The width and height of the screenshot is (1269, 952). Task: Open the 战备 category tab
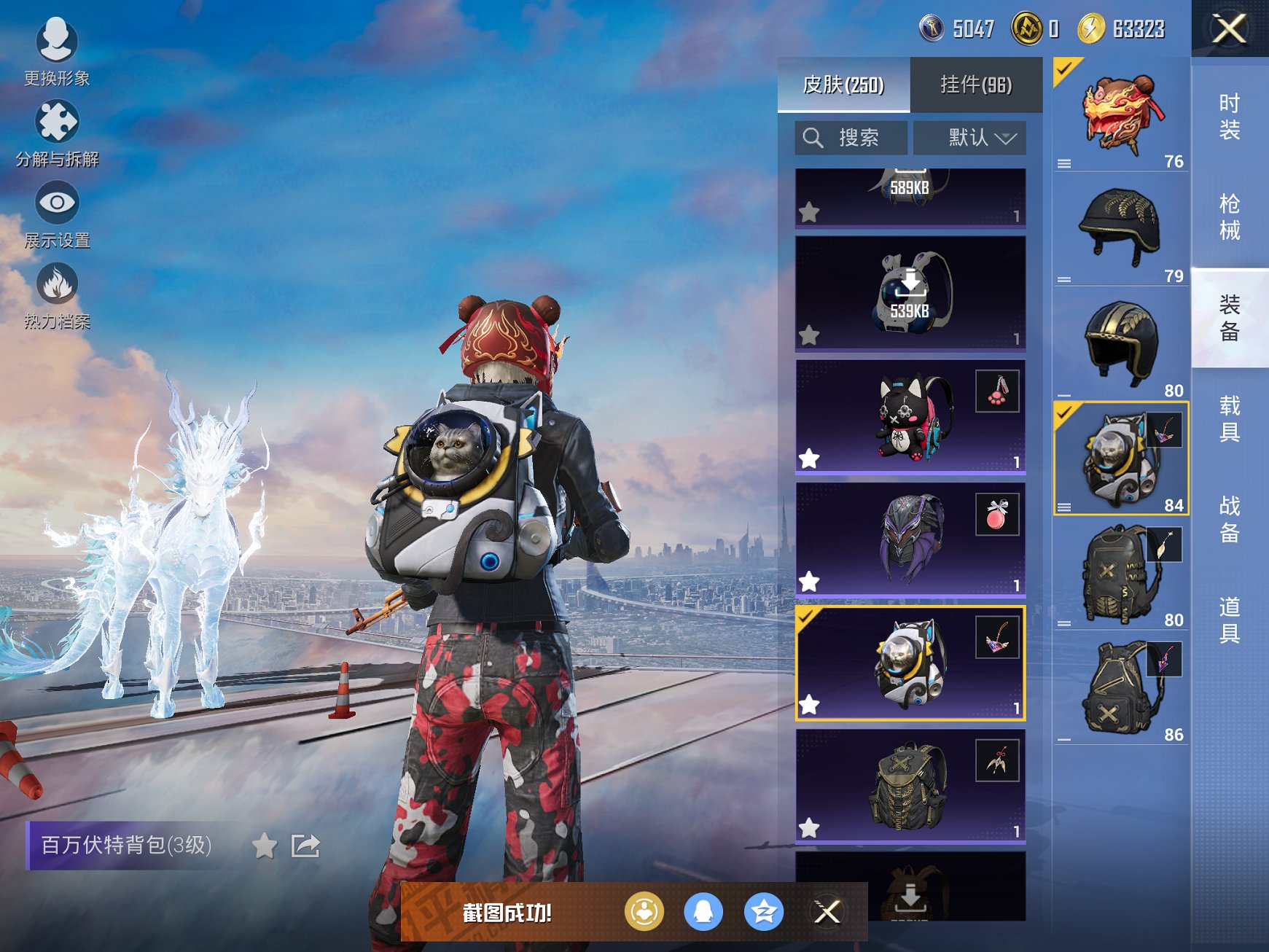[x=1229, y=519]
